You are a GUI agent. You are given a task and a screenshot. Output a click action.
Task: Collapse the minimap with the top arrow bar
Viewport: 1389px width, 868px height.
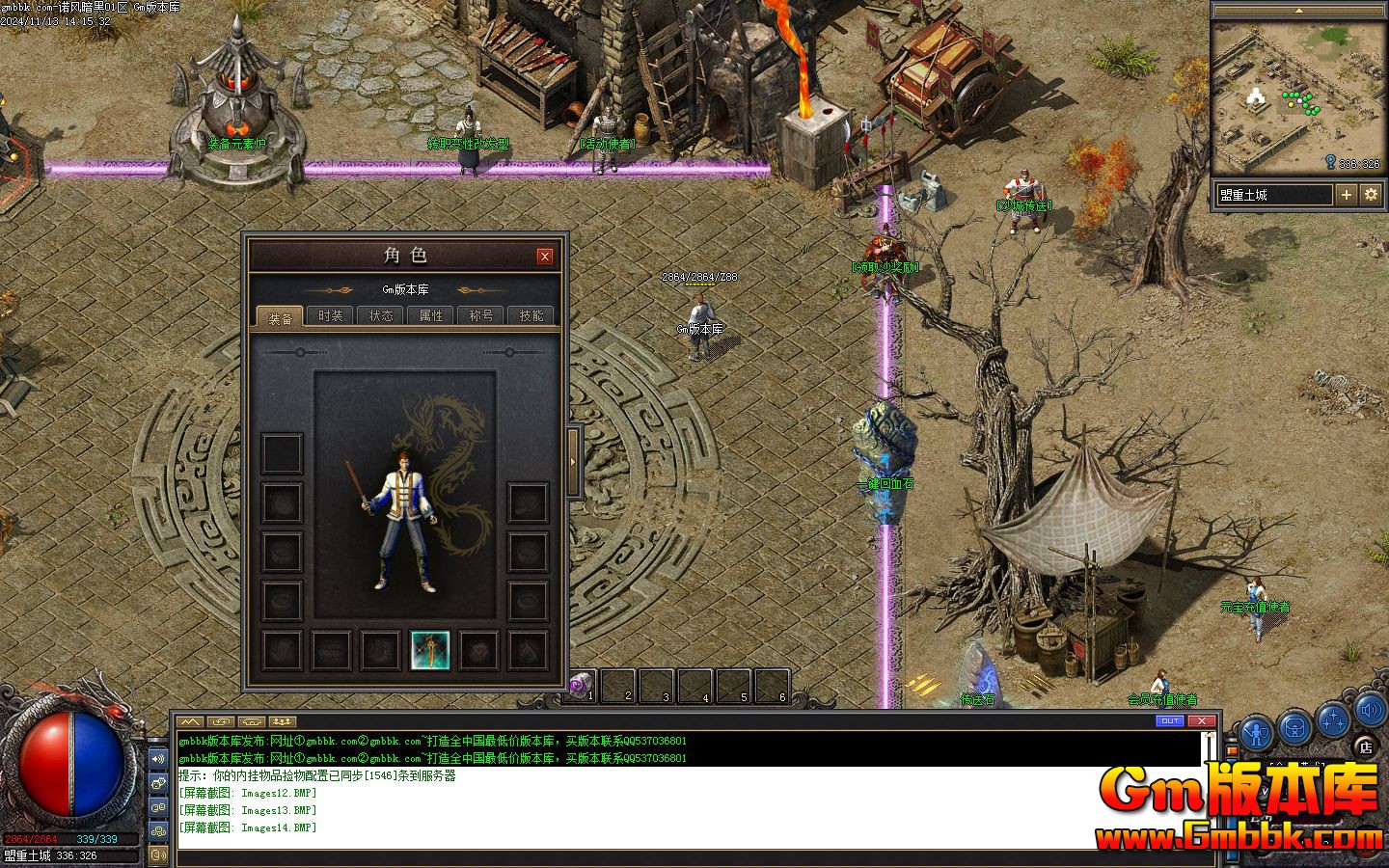[1297, 11]
